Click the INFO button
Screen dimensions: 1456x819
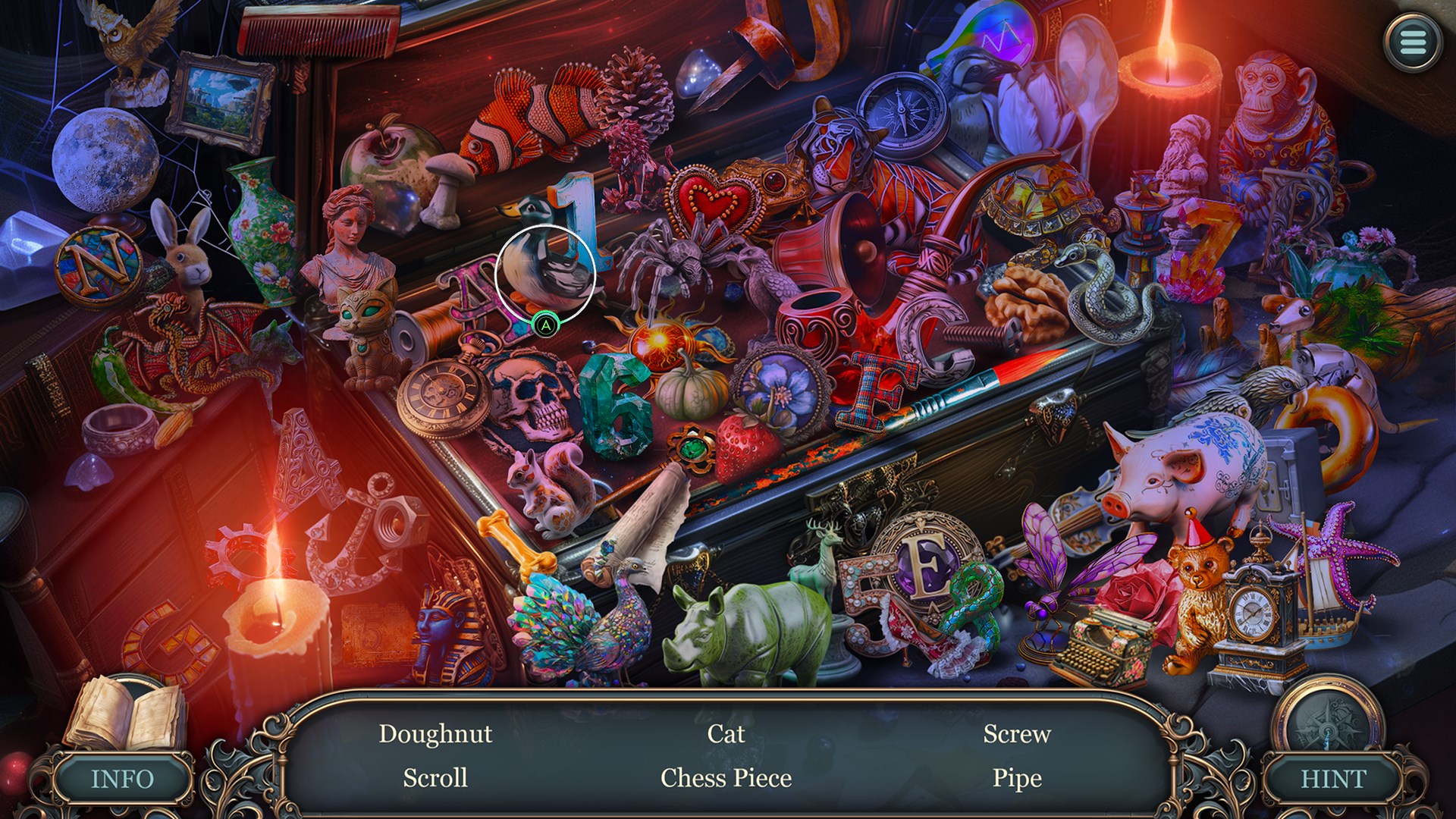[x=122, y=779]
